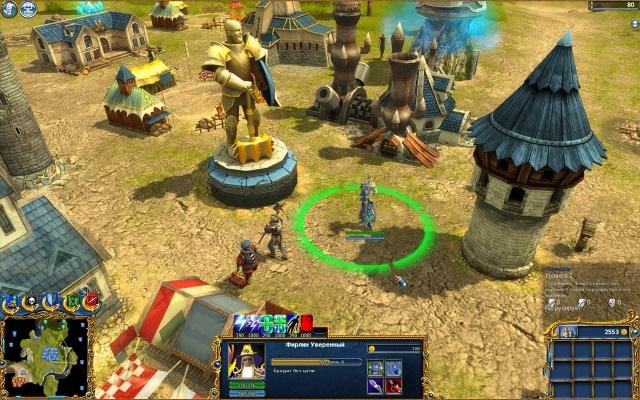Click the minimap of the island
This screenshot has height=400, width=640.
45,354
